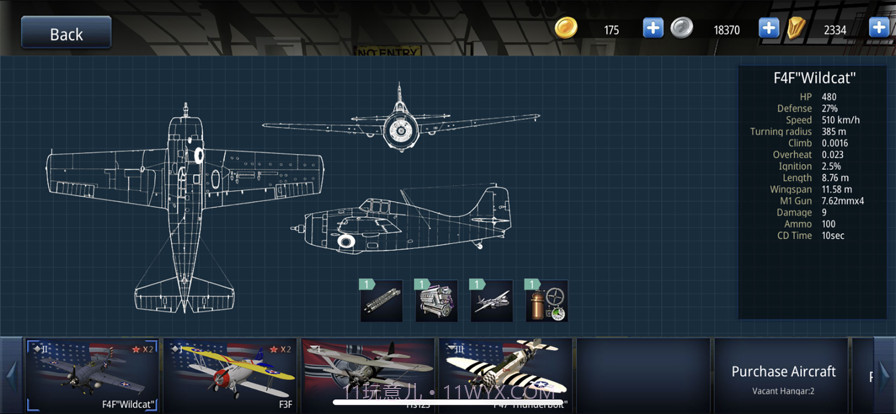Add more gold badge currency with plus button
Image resolution: width=896 pixels, height=414 pixels.
point(879,28)
